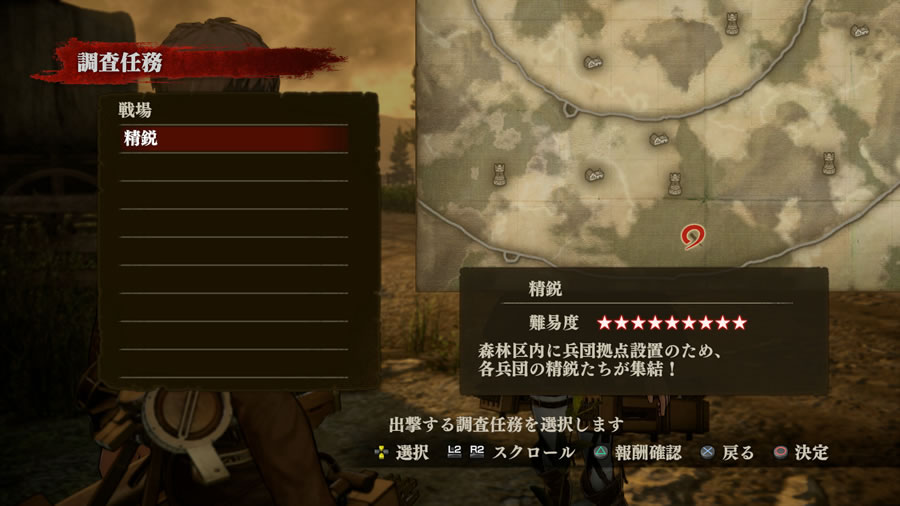Select the 精鋭 mission entry
The height and width of the screenshot is (506, 900).
pyautogui.click(x=233, y=139)
